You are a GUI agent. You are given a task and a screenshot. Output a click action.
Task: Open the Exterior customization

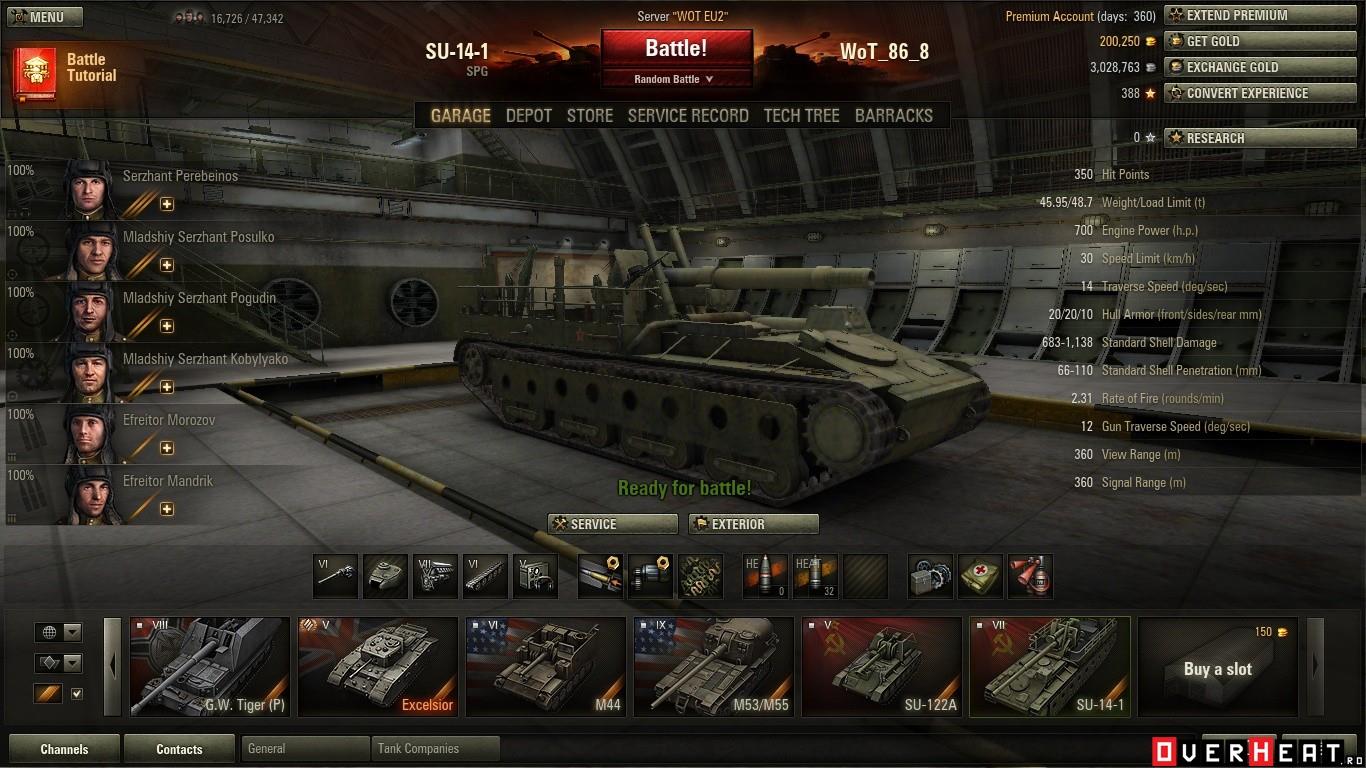753,524
